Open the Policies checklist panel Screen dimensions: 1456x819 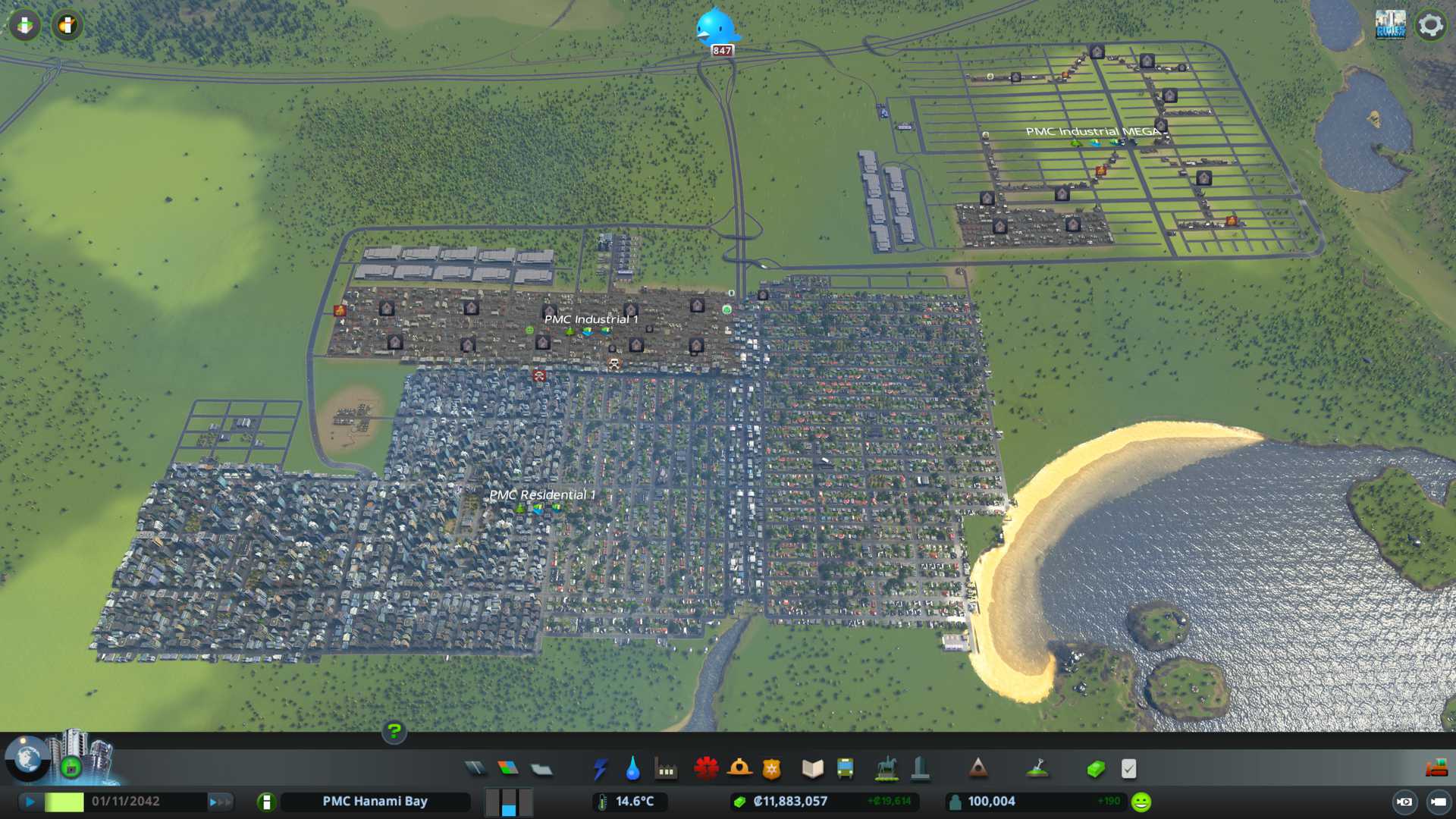pyautogui.click(x=1128, y=769)
